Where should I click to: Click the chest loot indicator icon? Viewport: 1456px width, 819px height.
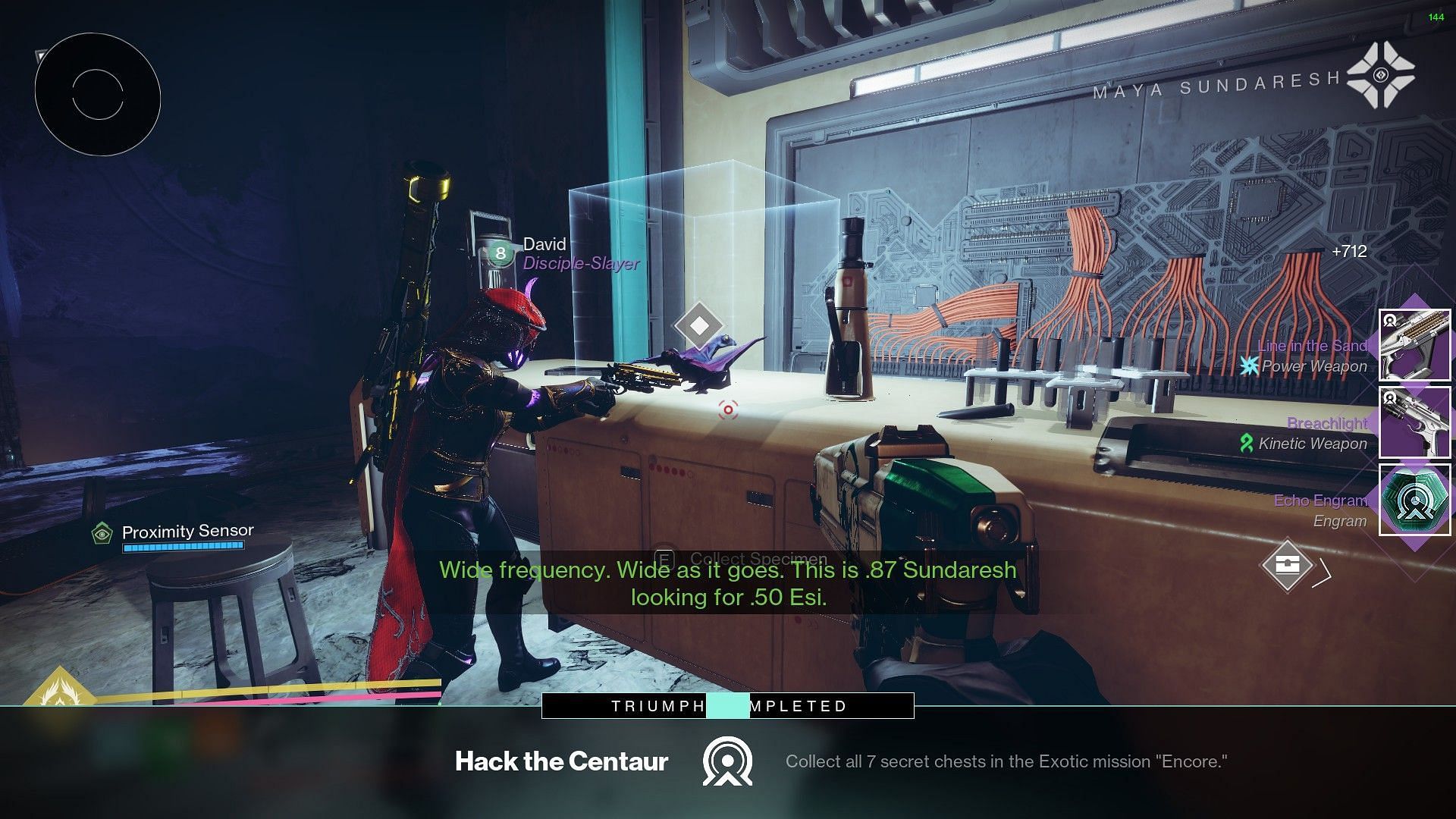click(1287, 565)
